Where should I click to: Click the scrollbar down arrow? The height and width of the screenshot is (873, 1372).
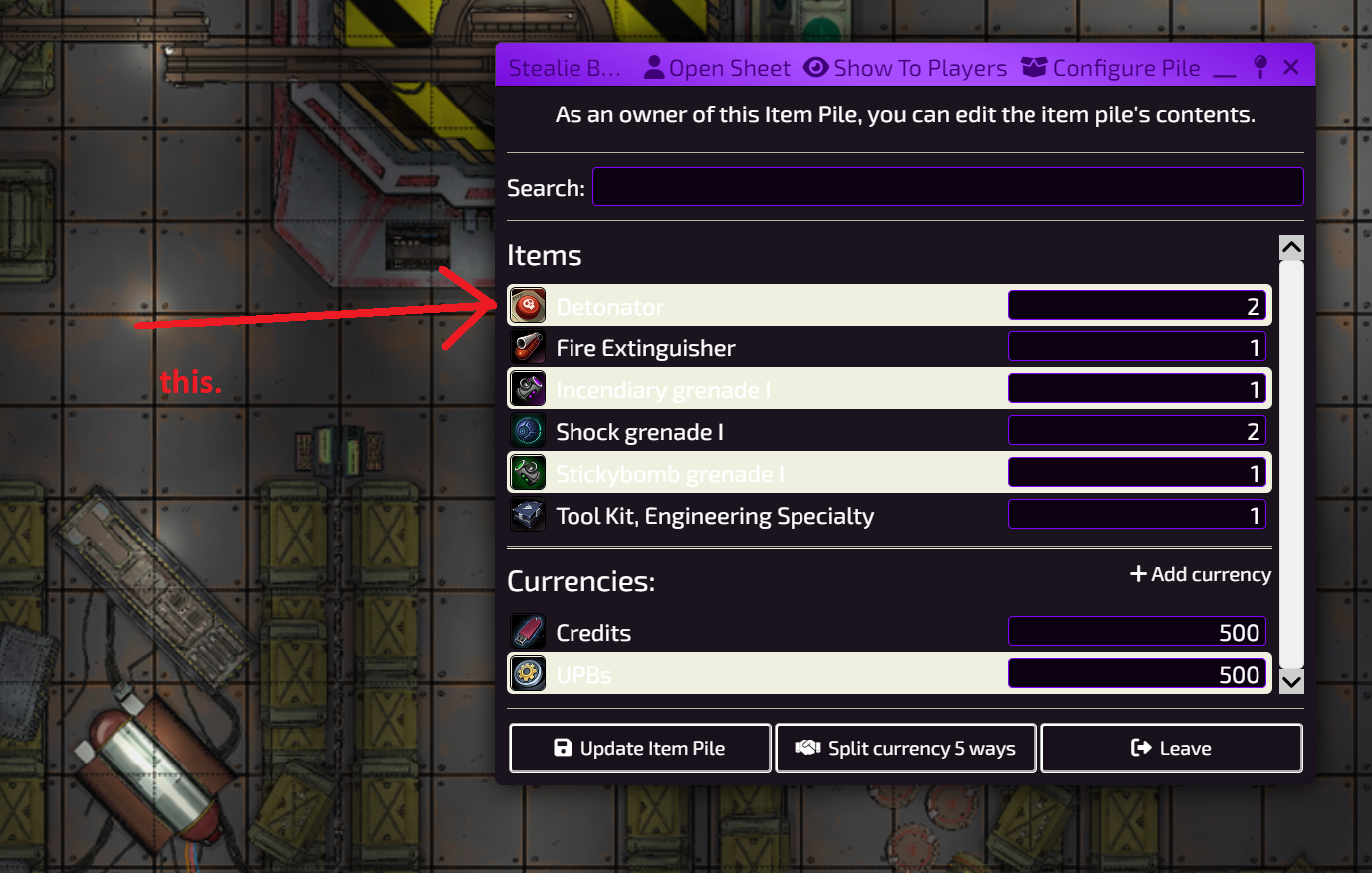coord(1290,679)
